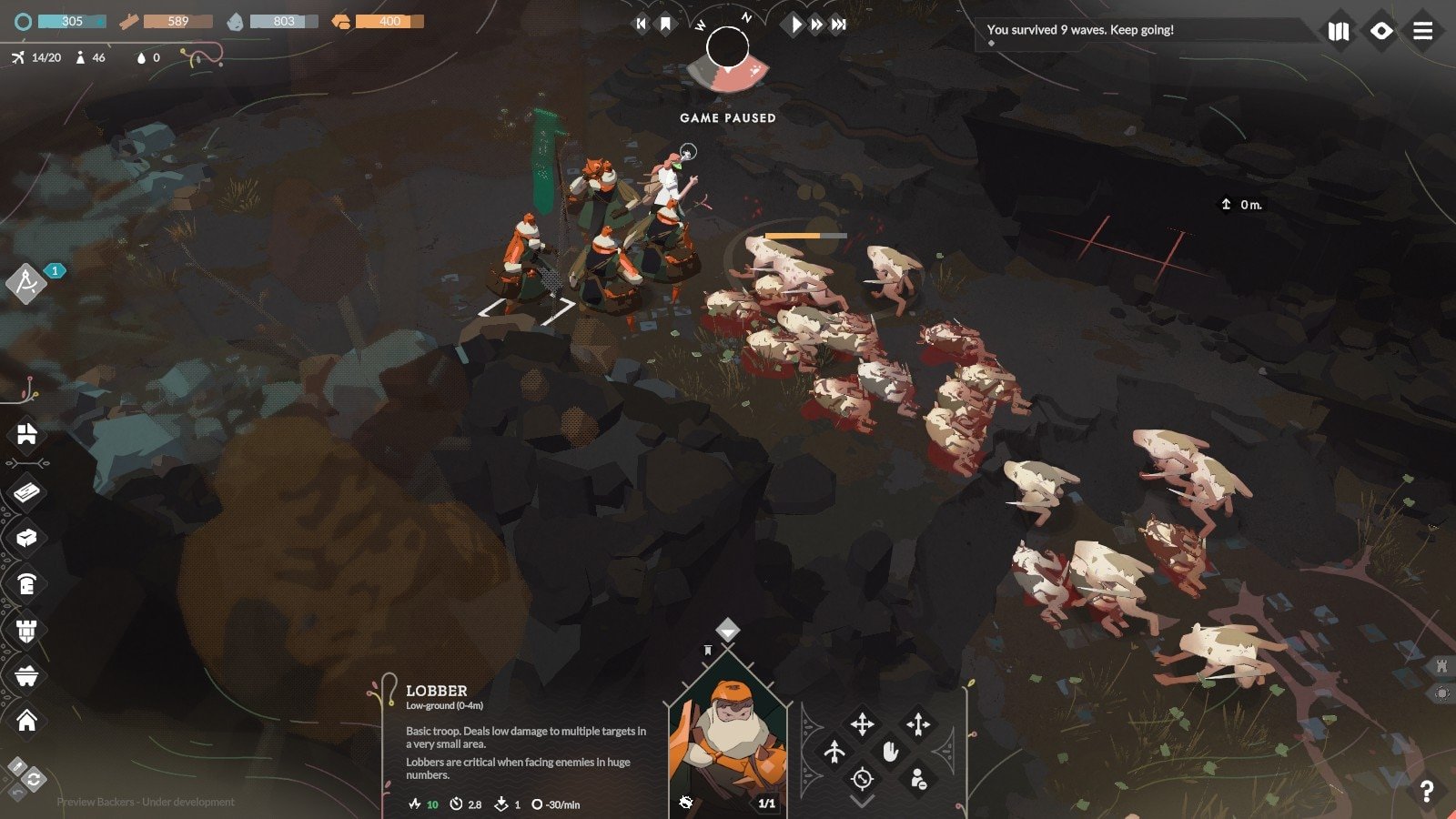Select the wood planks build category

26,492
